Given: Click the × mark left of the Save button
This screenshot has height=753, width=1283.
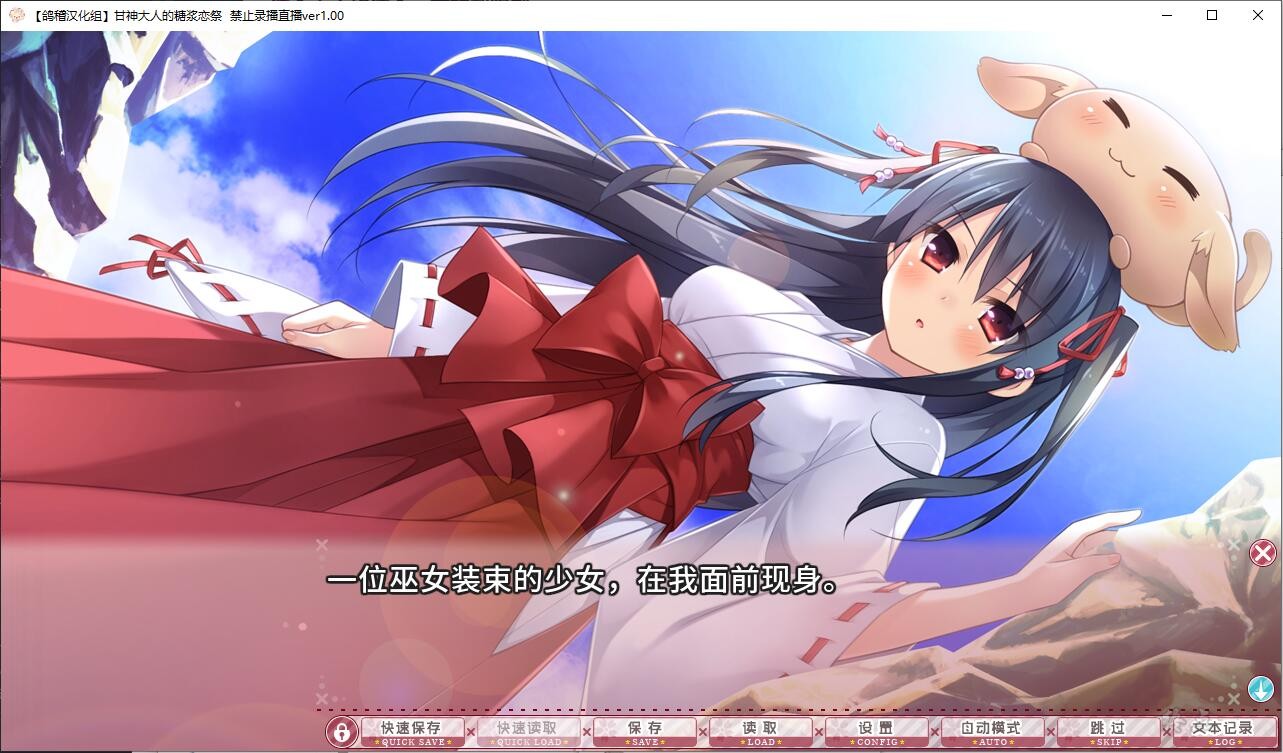Looking at the screenshot, I should pos(586,732).
